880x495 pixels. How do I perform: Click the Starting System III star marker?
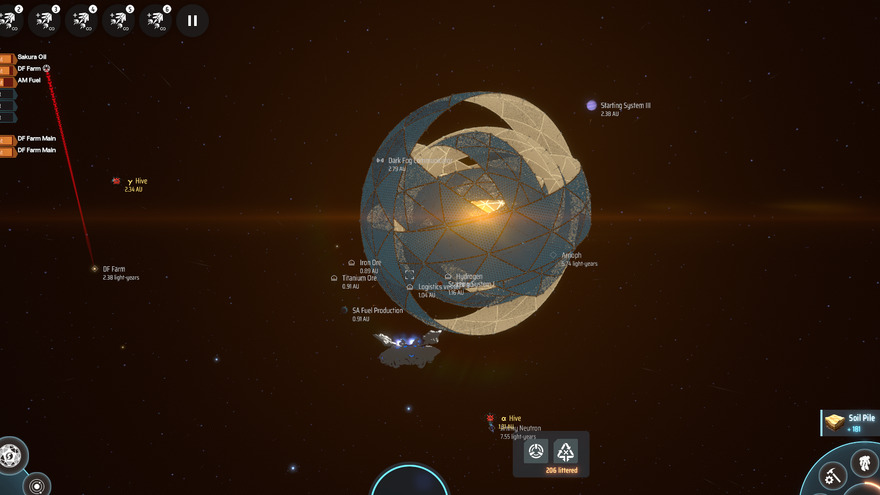click(592, 105)
